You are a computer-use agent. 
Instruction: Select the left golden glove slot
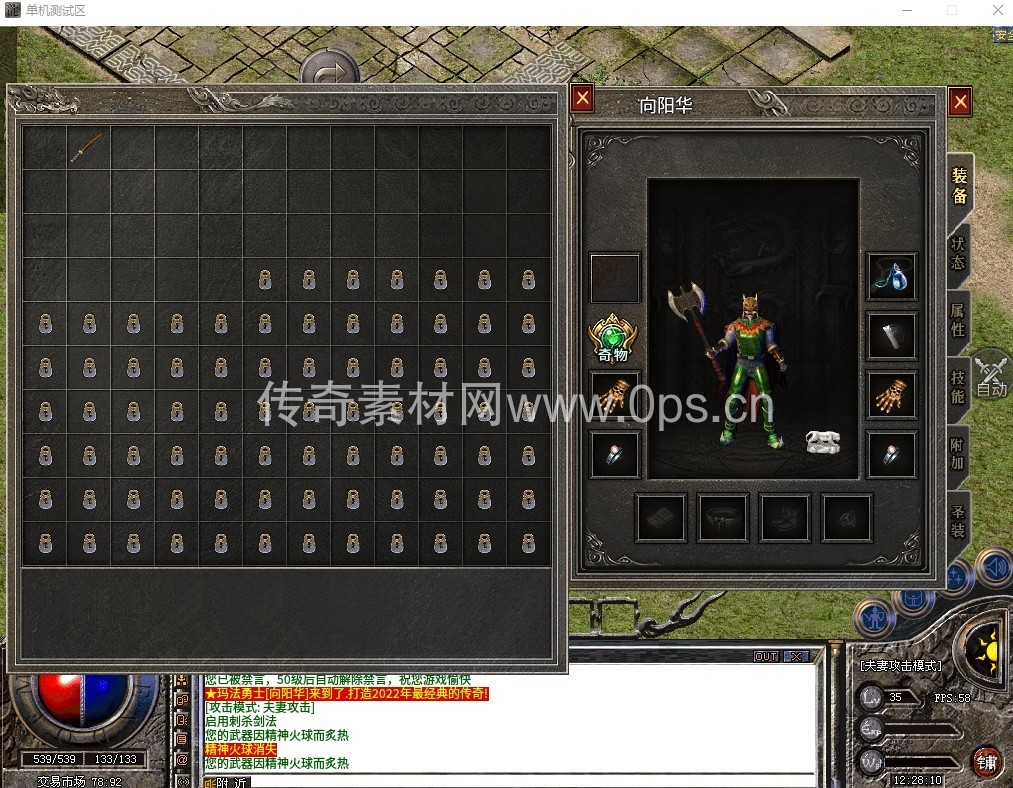614,397
